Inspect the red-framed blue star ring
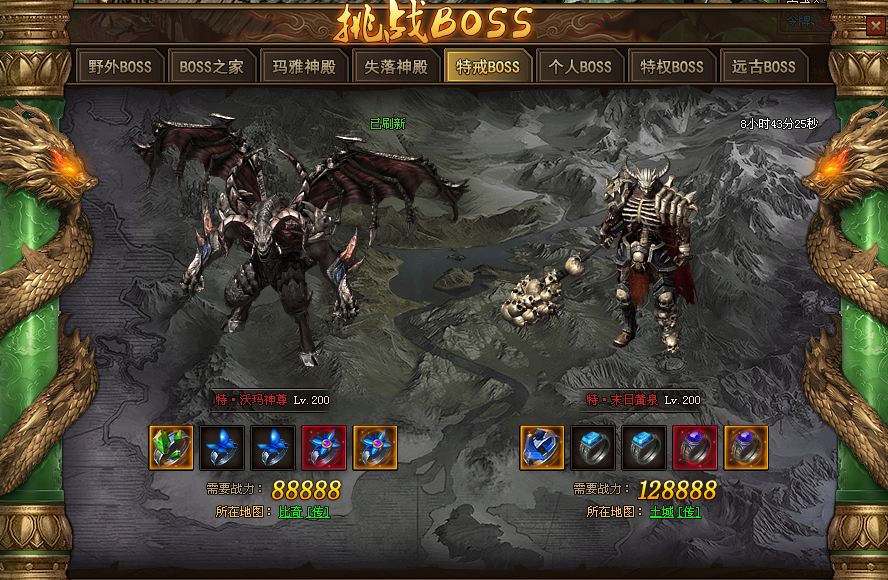 (324, 447)
